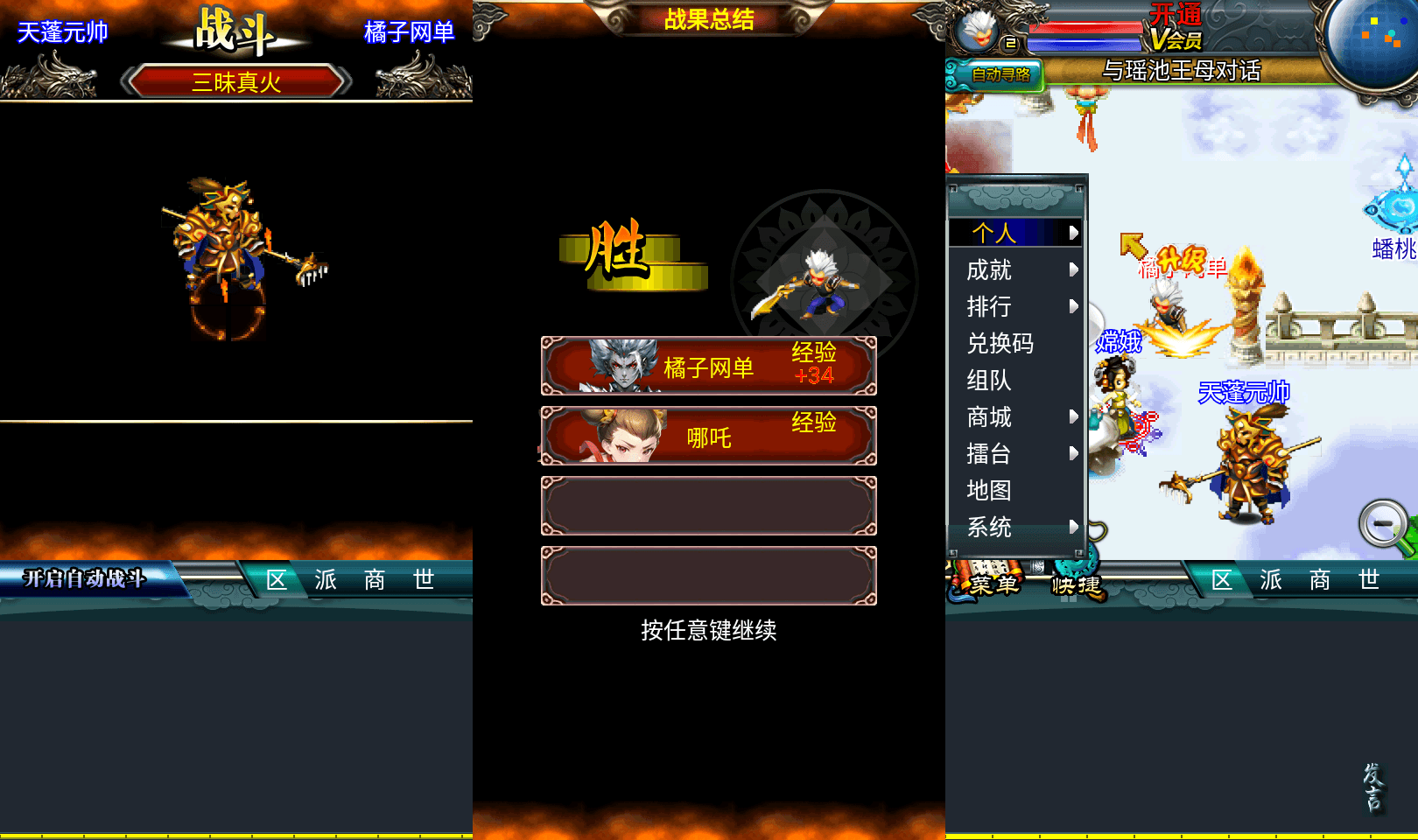Click 按任意键继续 to continue
Image resolution: width=1418 pixels, height=840 pixels.
point(709,630)
